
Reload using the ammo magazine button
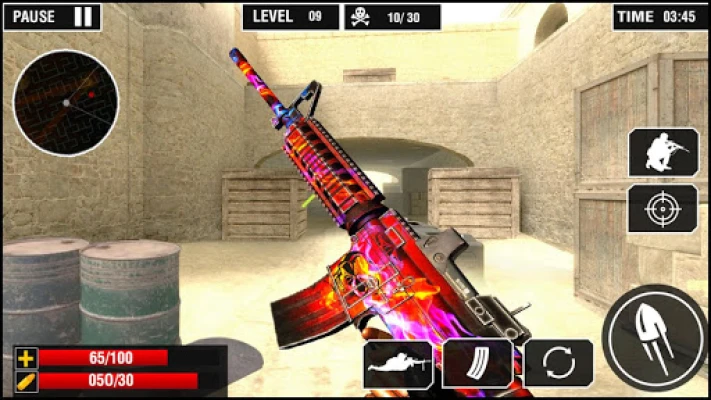477,363
